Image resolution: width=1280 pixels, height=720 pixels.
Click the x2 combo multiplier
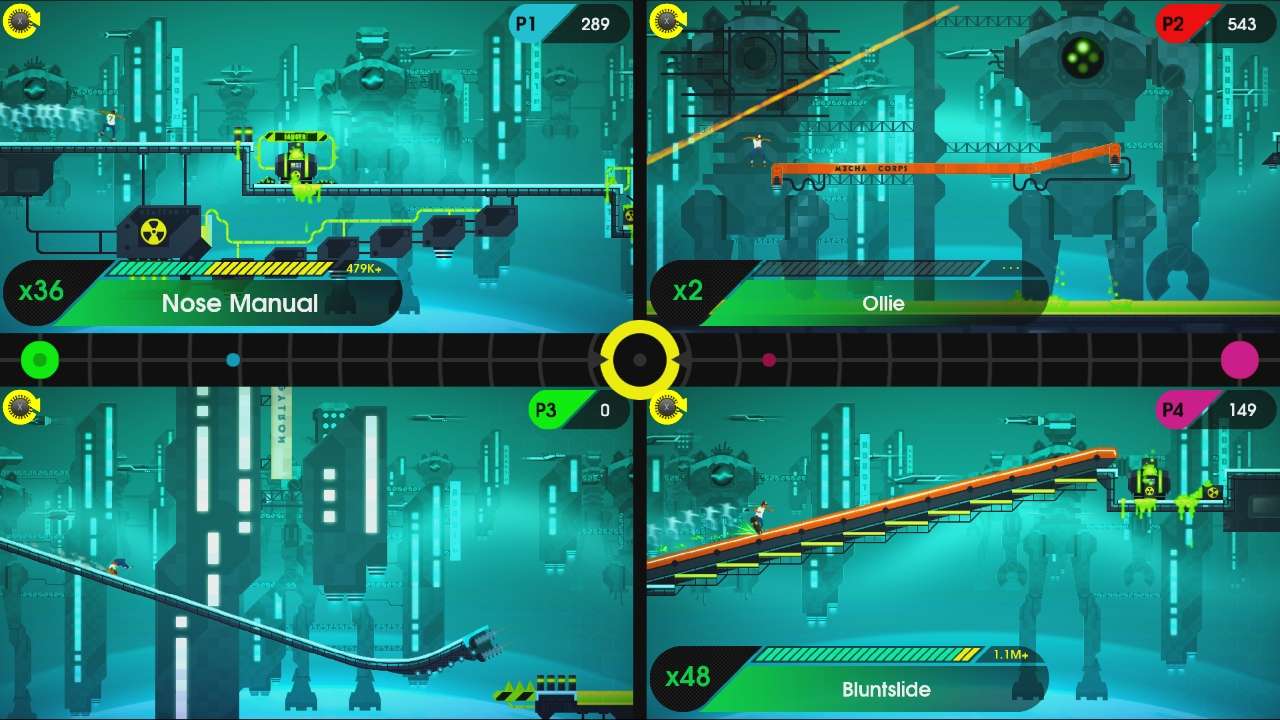tap(690, 293)
